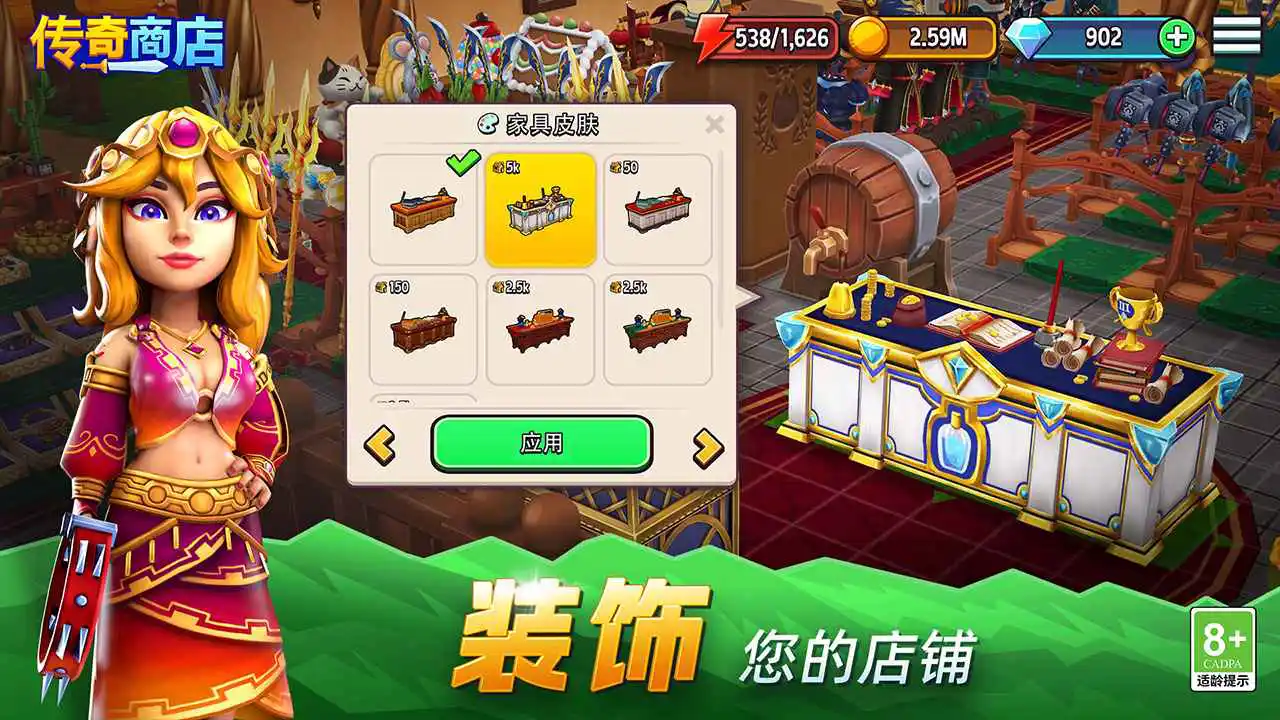Select the 150-cost wooden counter skin
This screenshot has height=720, width=1280.
pos(421,330)
